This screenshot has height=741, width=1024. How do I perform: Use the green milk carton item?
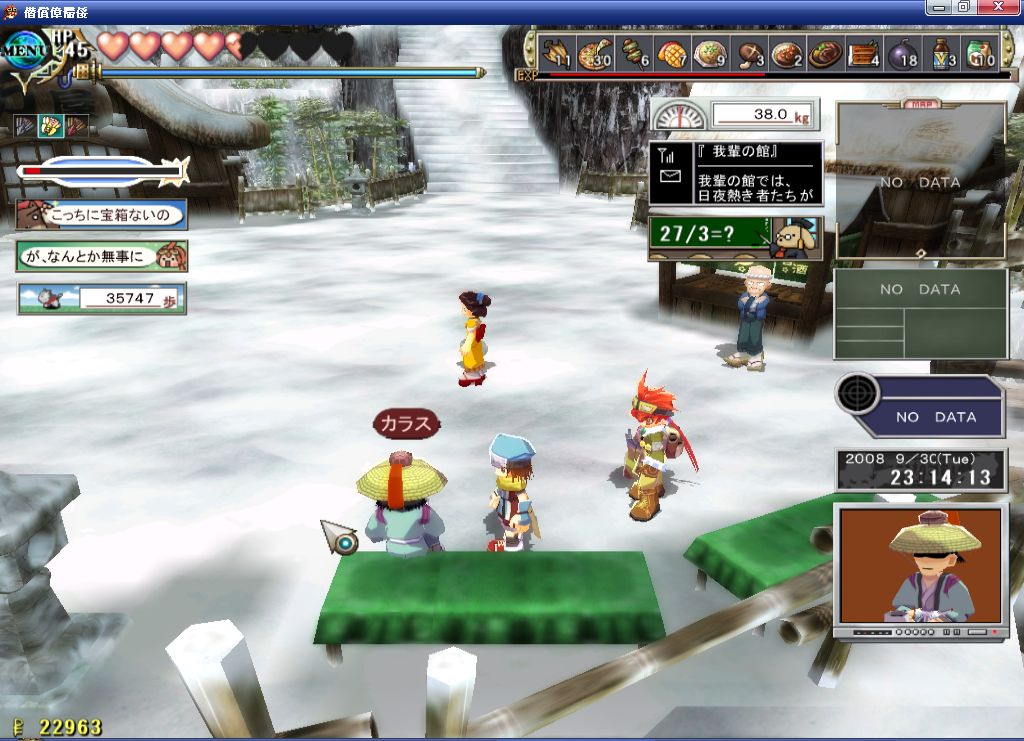pos(980,52)
